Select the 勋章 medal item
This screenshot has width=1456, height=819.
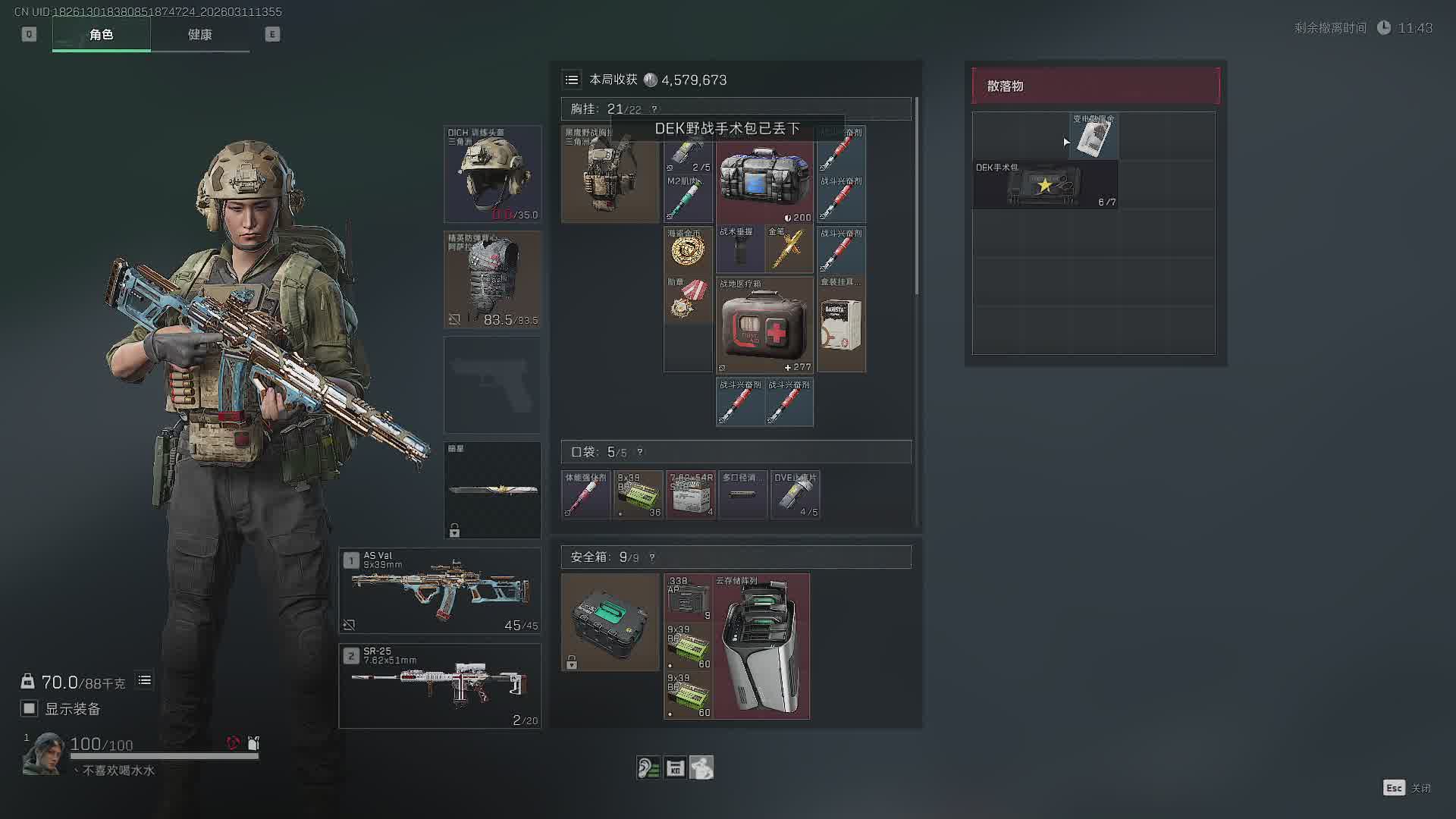[x=688, y=299]
